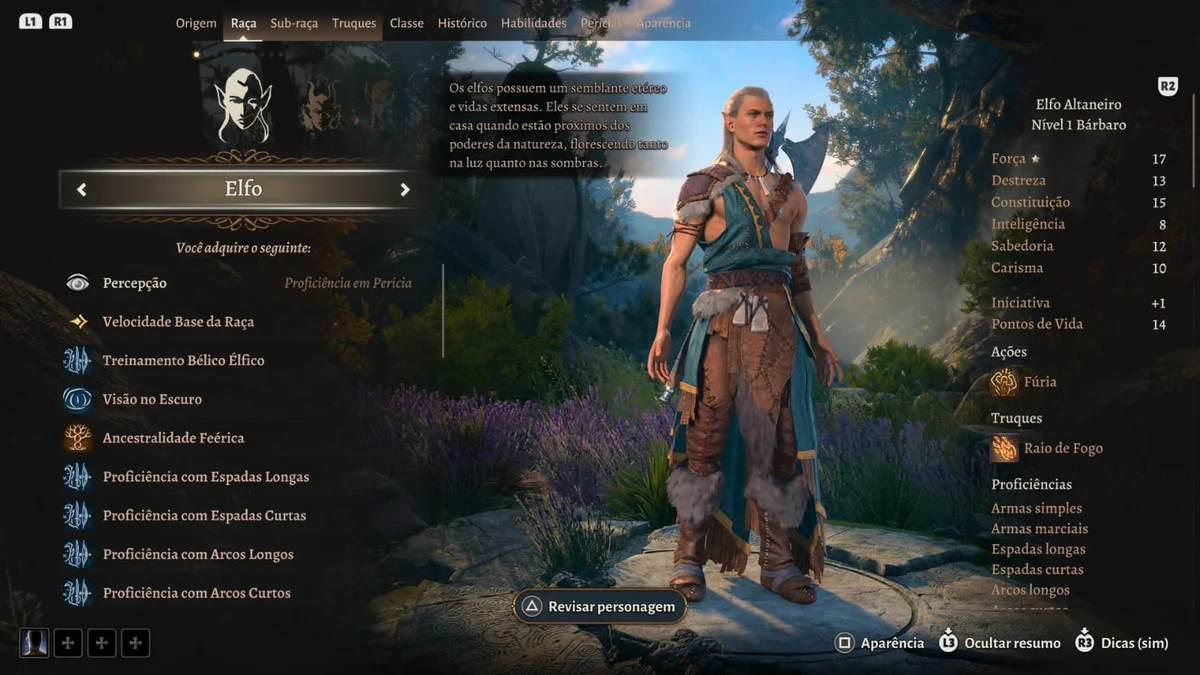1200x675 pixels.
Task: Open the Histórico tab
Action: pos(462,23)
